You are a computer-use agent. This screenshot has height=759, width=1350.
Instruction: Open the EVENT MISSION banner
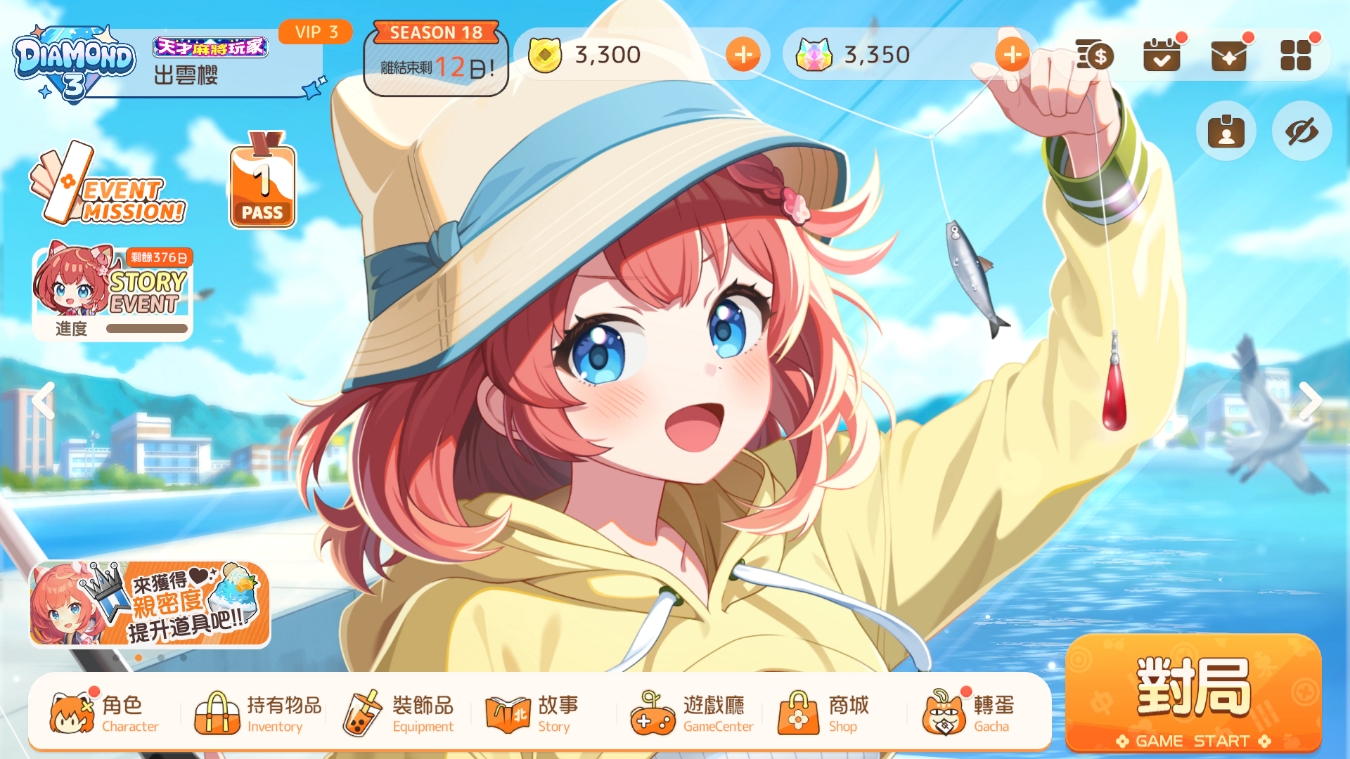tap(108, 185)
